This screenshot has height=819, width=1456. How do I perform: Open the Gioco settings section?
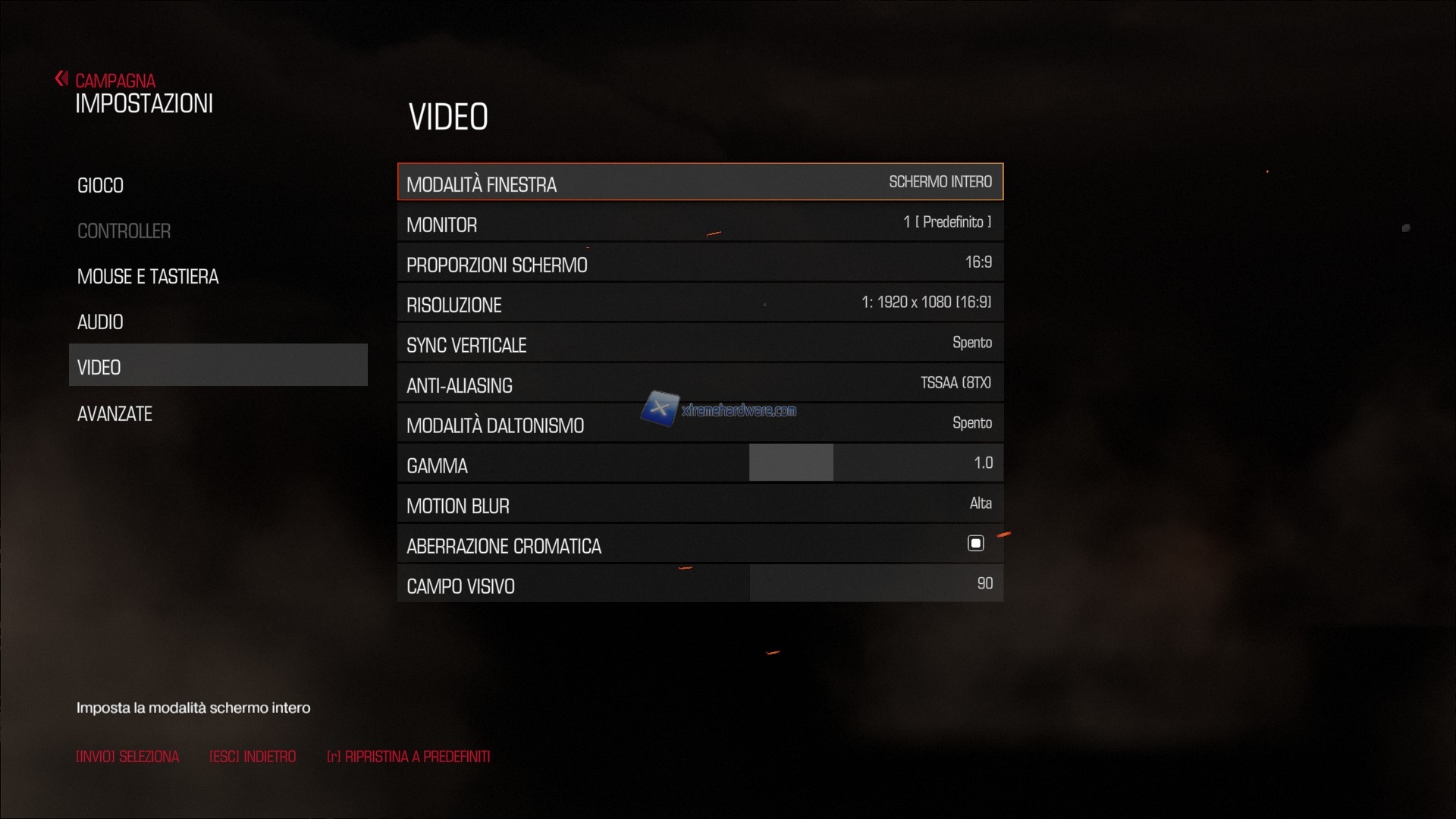tap(100, 186)
